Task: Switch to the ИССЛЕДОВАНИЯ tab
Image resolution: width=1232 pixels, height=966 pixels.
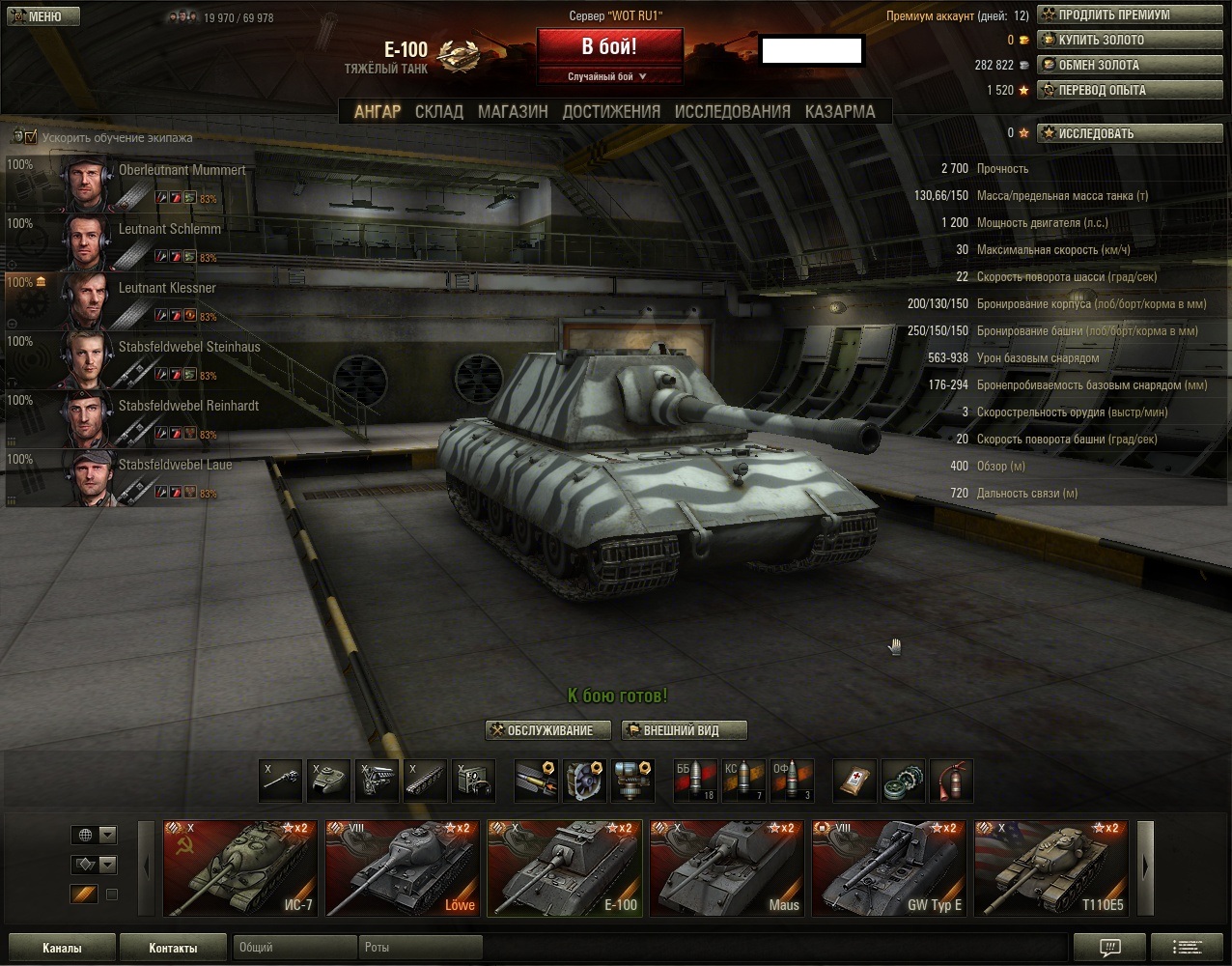Action: 732,112
